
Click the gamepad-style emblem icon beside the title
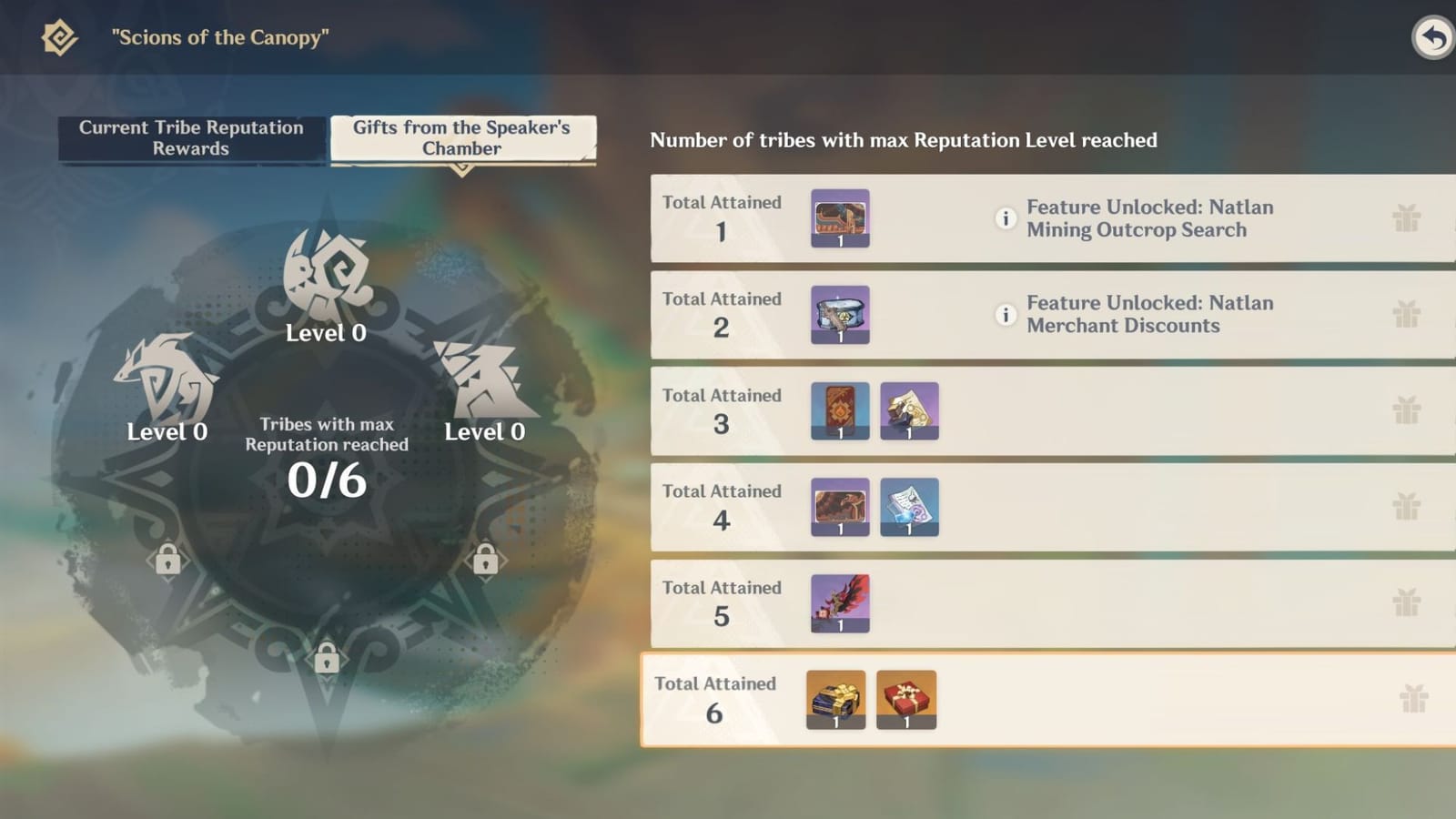pyautogui.click(x=58, y=38)
